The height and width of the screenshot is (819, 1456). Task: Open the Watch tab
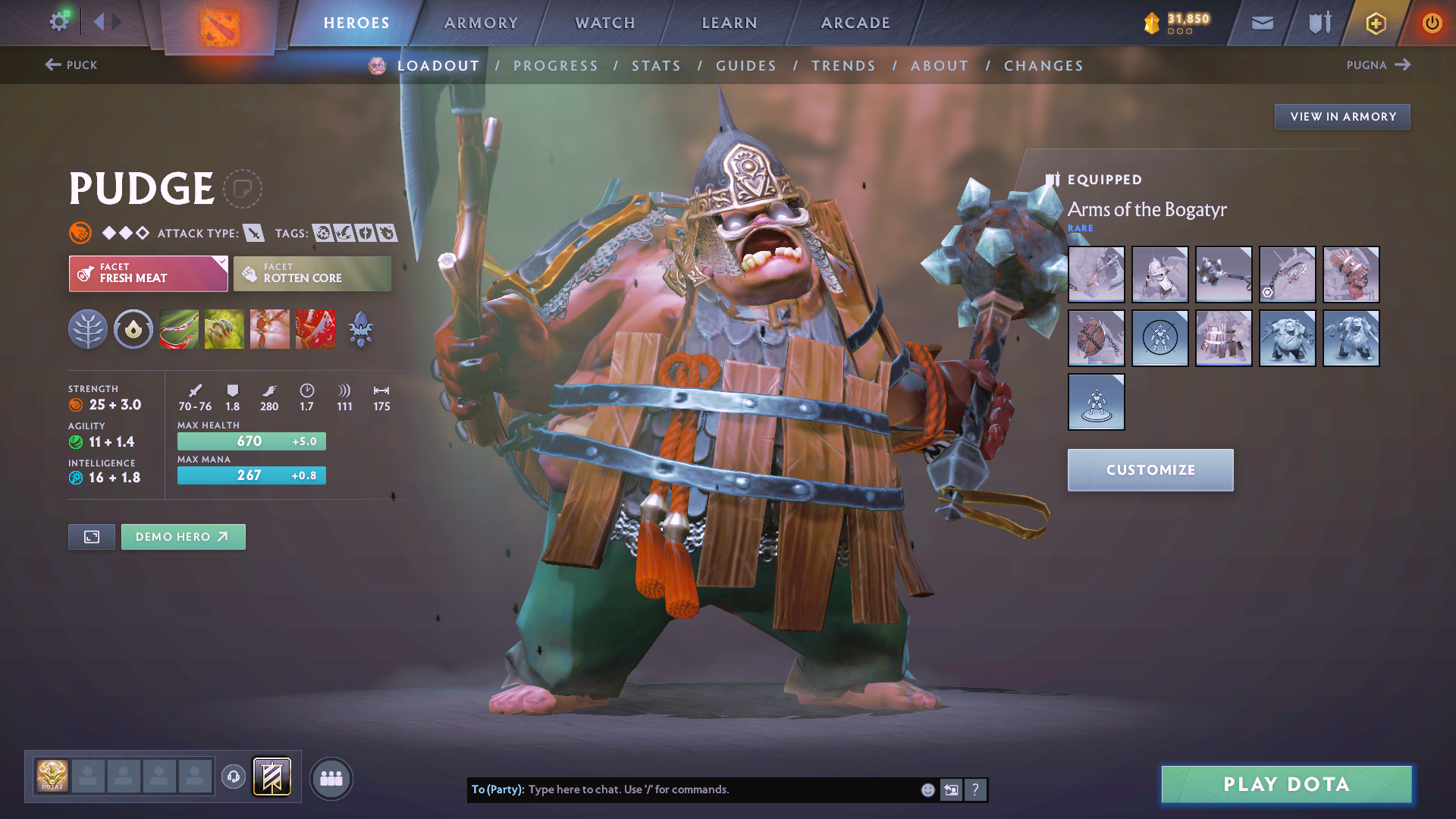605,23
